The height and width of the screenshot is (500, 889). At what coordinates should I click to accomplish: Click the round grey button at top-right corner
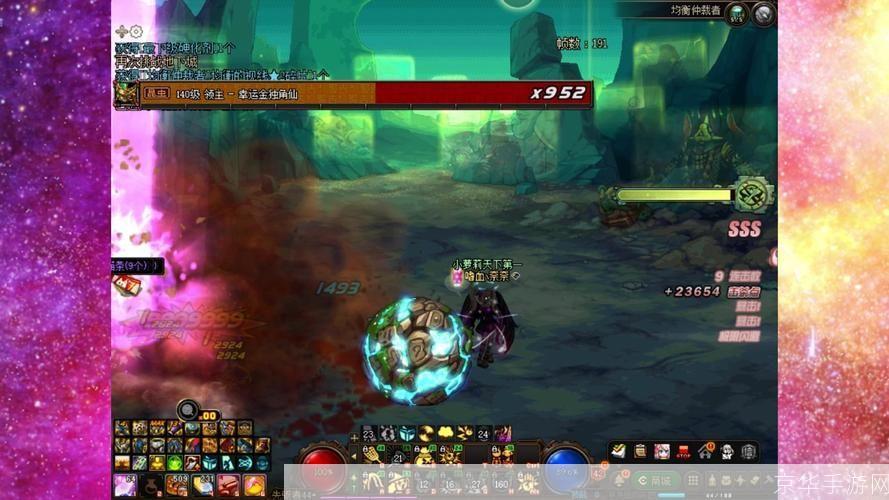click(763, 13)
